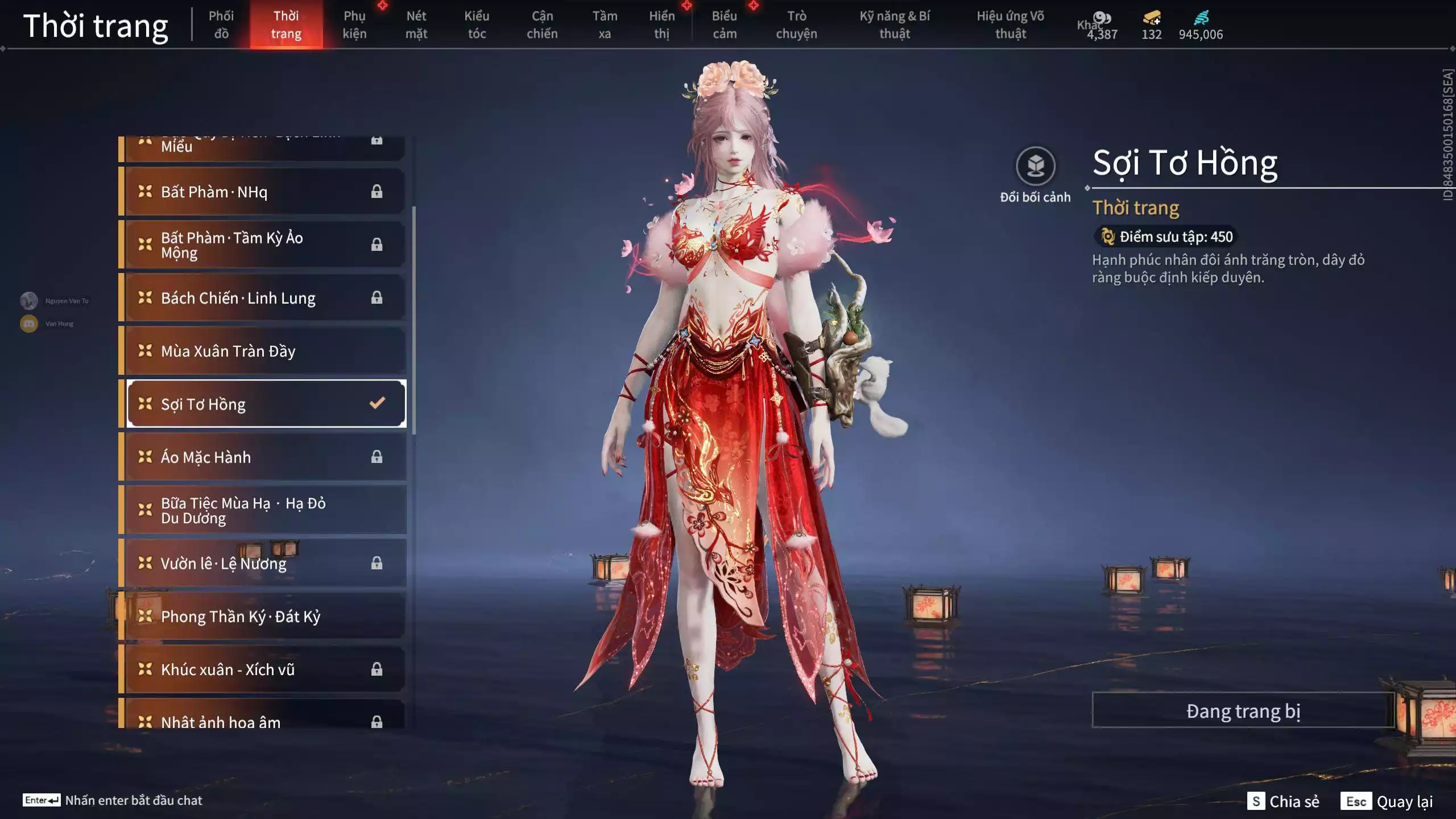The width and height of the screenshot is (1456, 819).
Task: Switch to the Phối đồ tab
Action: [x=221, y=24]
